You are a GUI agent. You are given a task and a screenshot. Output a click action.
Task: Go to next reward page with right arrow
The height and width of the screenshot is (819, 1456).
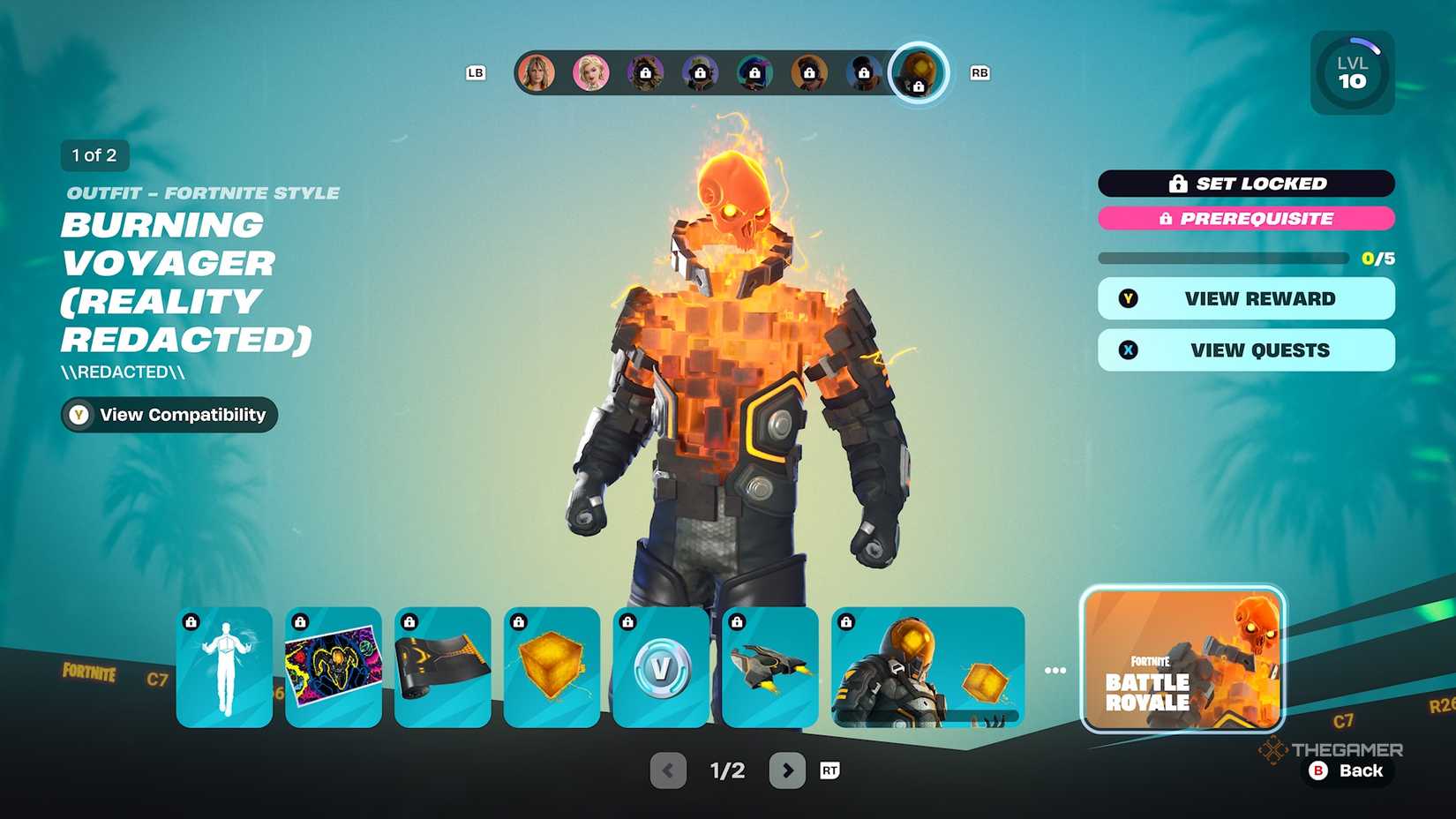coord(785,770)
